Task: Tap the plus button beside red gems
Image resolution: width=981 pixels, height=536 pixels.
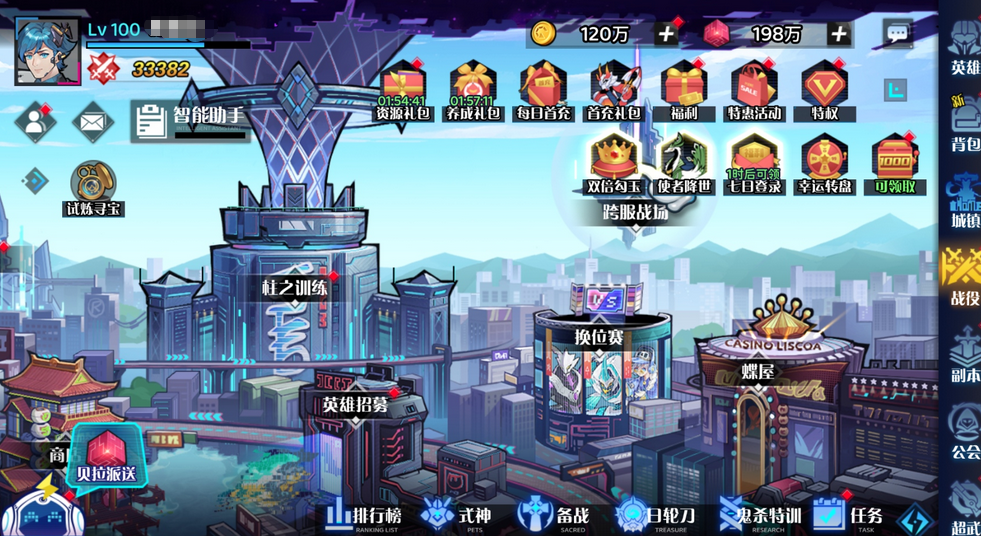Action: point(838,34)
